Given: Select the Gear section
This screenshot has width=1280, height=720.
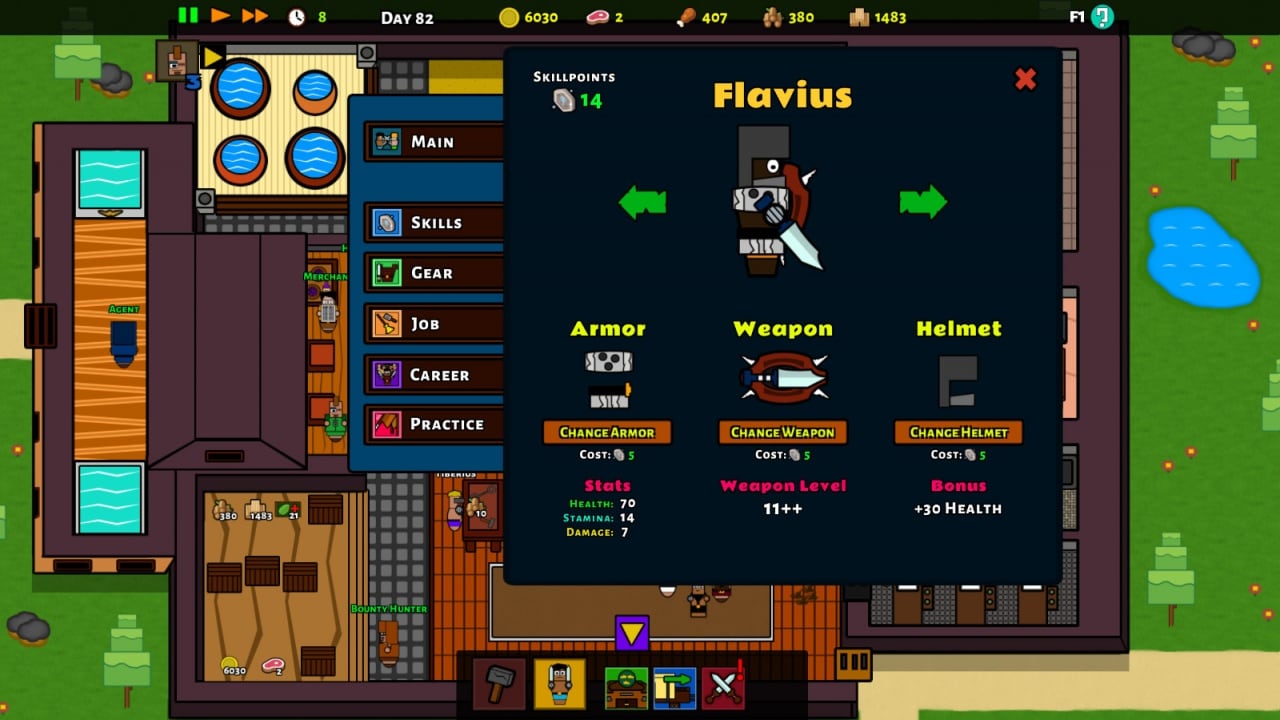Looking at the screenshot, I should pyautogui.click(x=435, y=272).
